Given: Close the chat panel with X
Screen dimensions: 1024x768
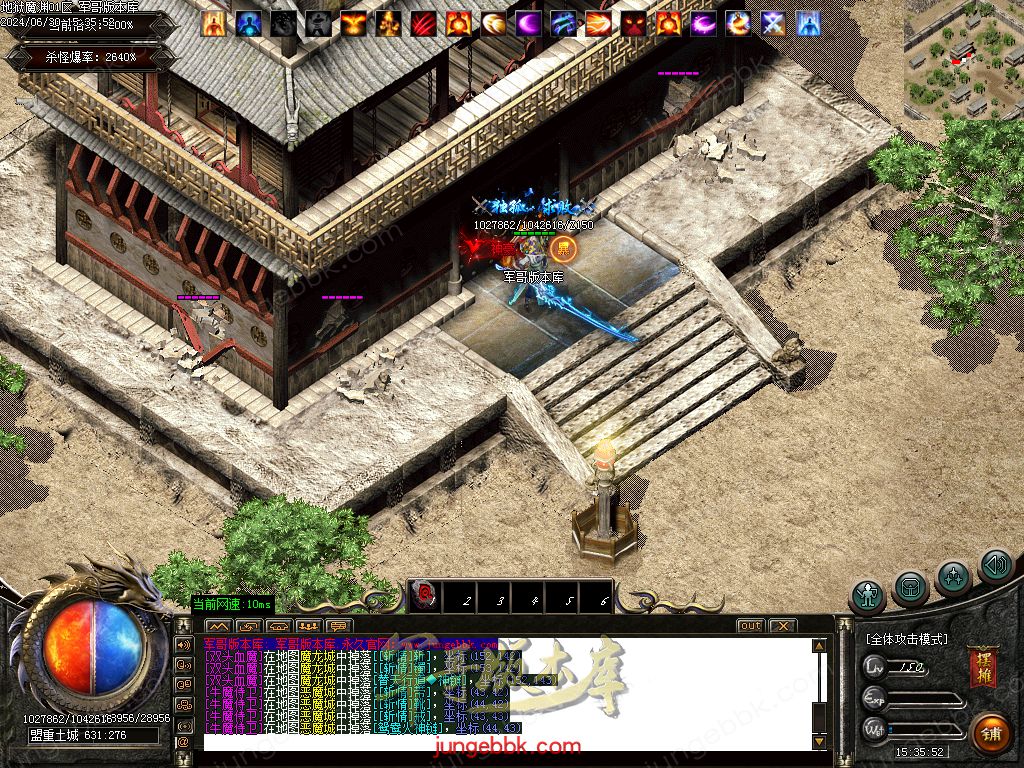Looking at the screenshot, I should tap(783, 626).
